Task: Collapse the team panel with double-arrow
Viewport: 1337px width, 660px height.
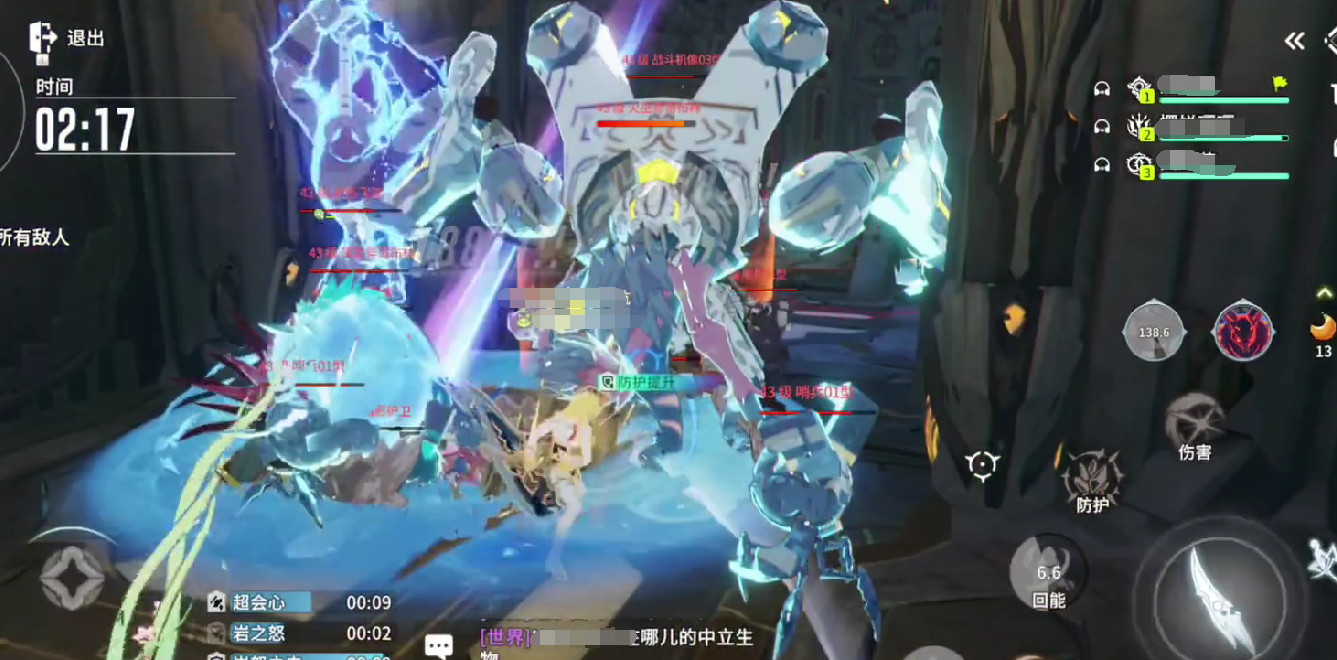Action: tap(1295, 41)
